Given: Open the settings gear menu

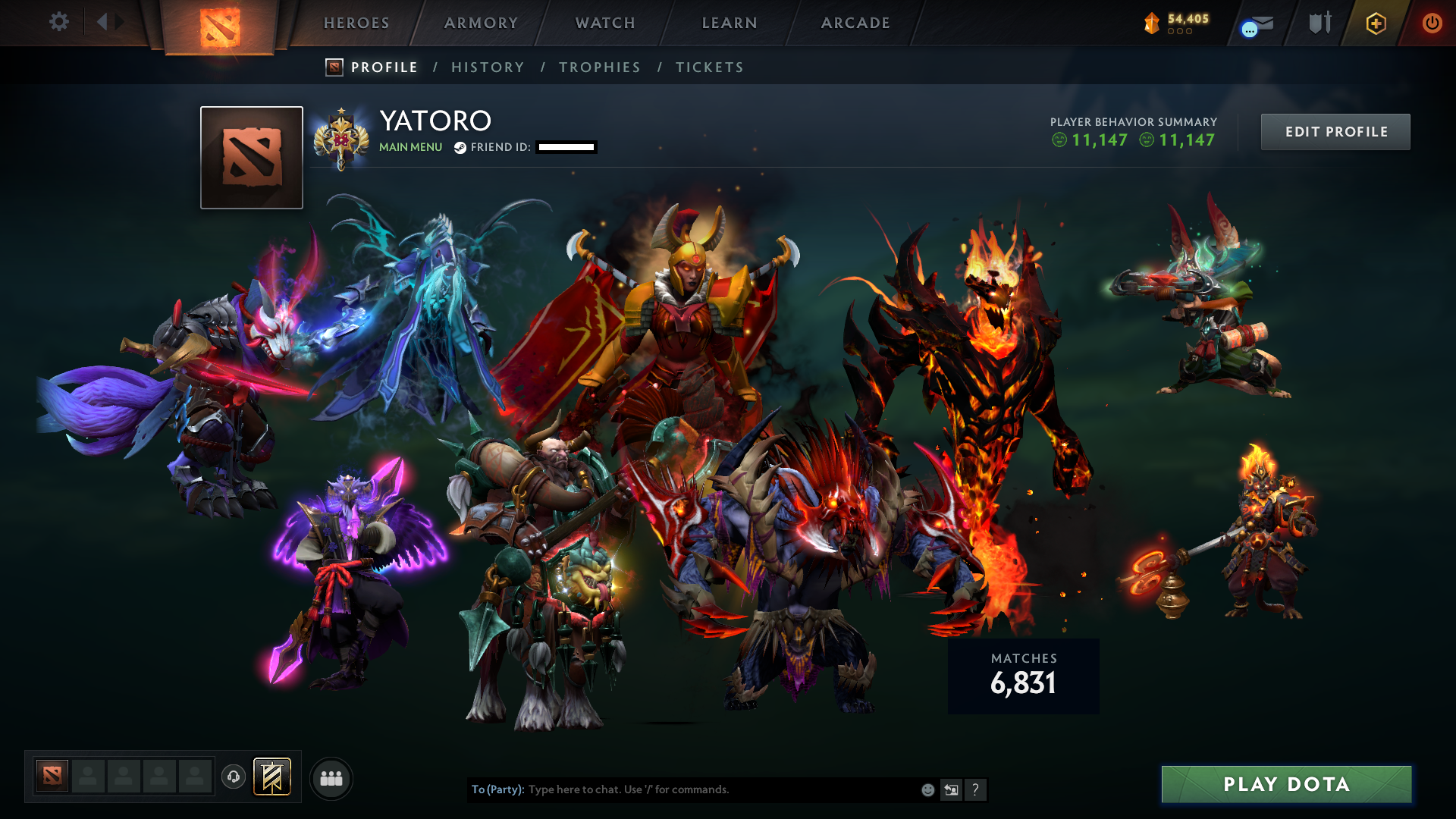Looking at the screenshot, I should tap(59, 22).
